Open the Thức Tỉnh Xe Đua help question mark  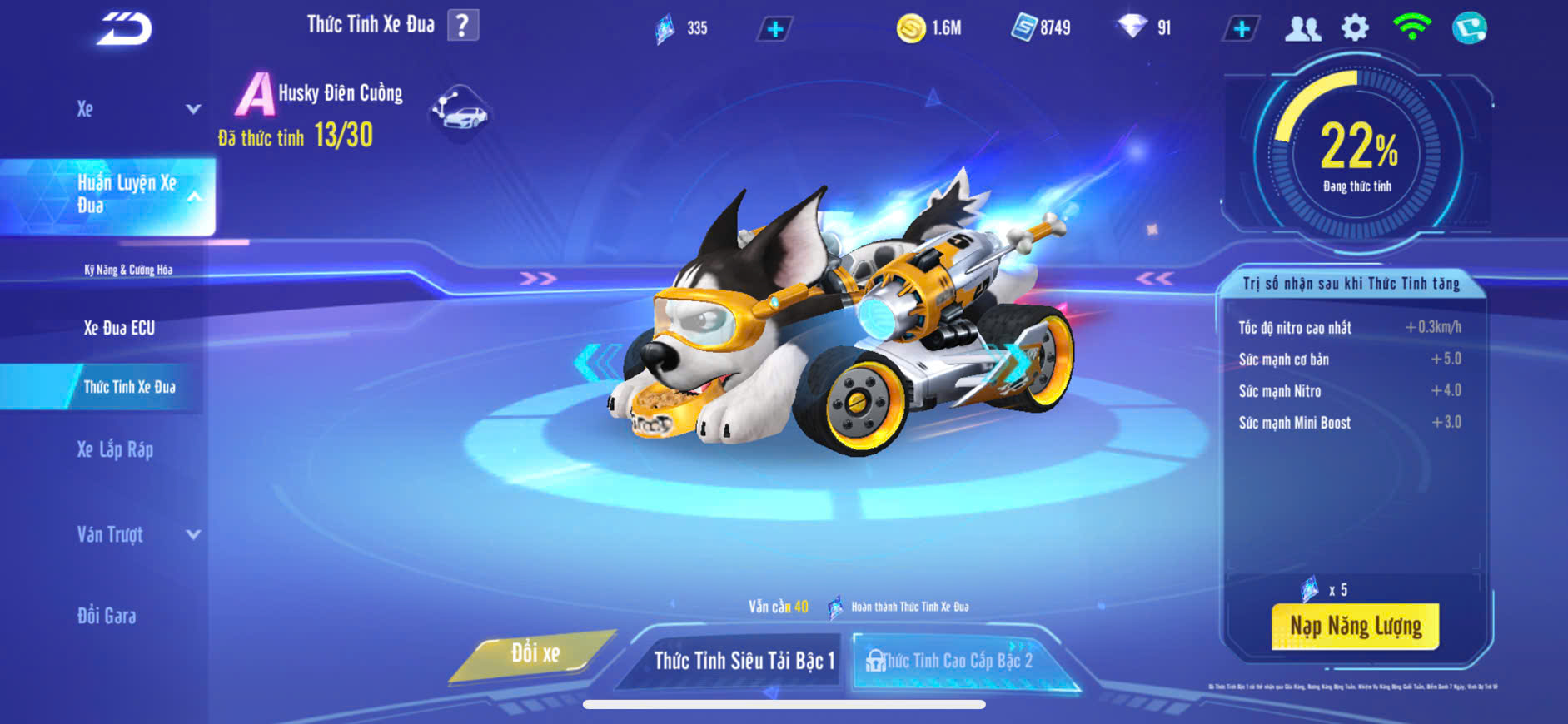(463, 26)
